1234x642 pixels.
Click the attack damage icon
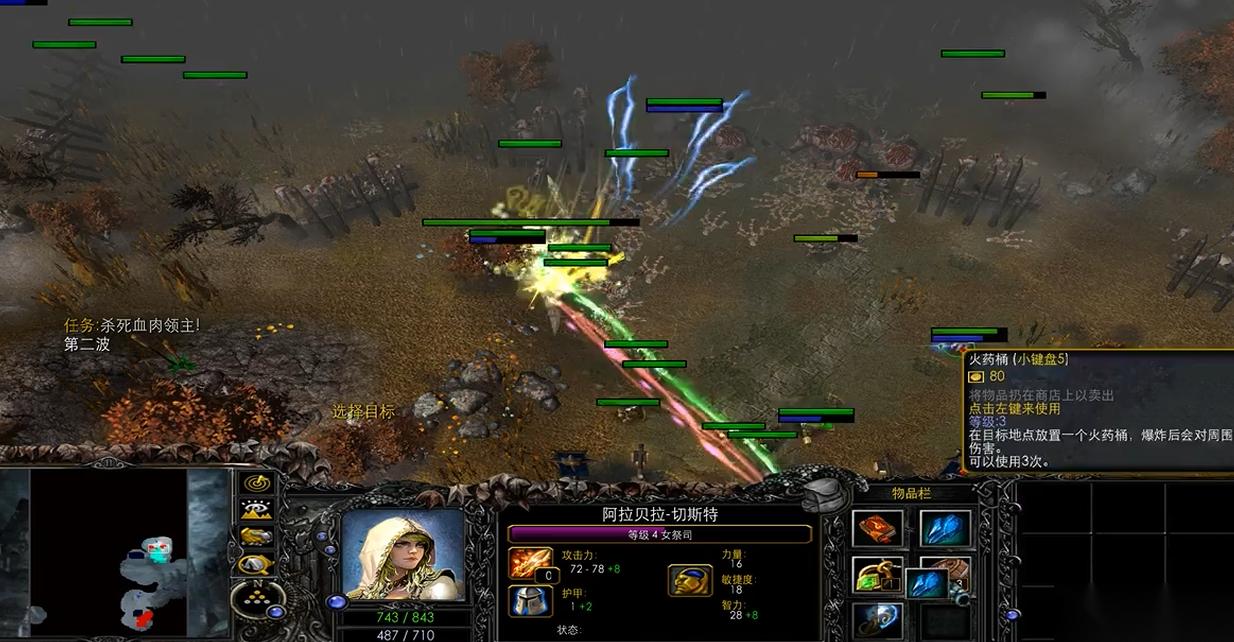click(x=530, y=563)
